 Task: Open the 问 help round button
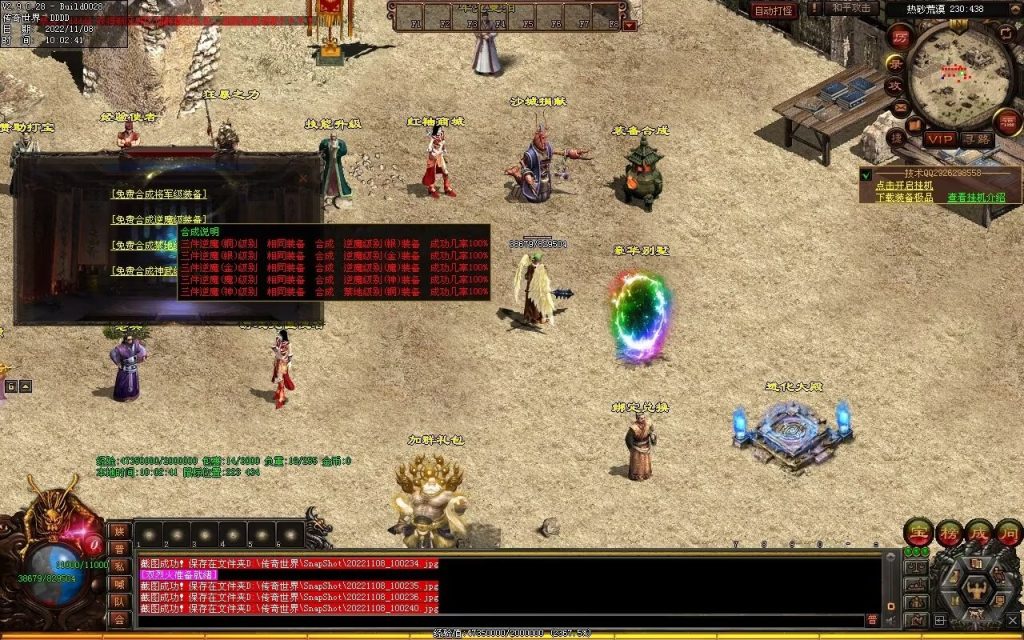[x=1008, y=532]
